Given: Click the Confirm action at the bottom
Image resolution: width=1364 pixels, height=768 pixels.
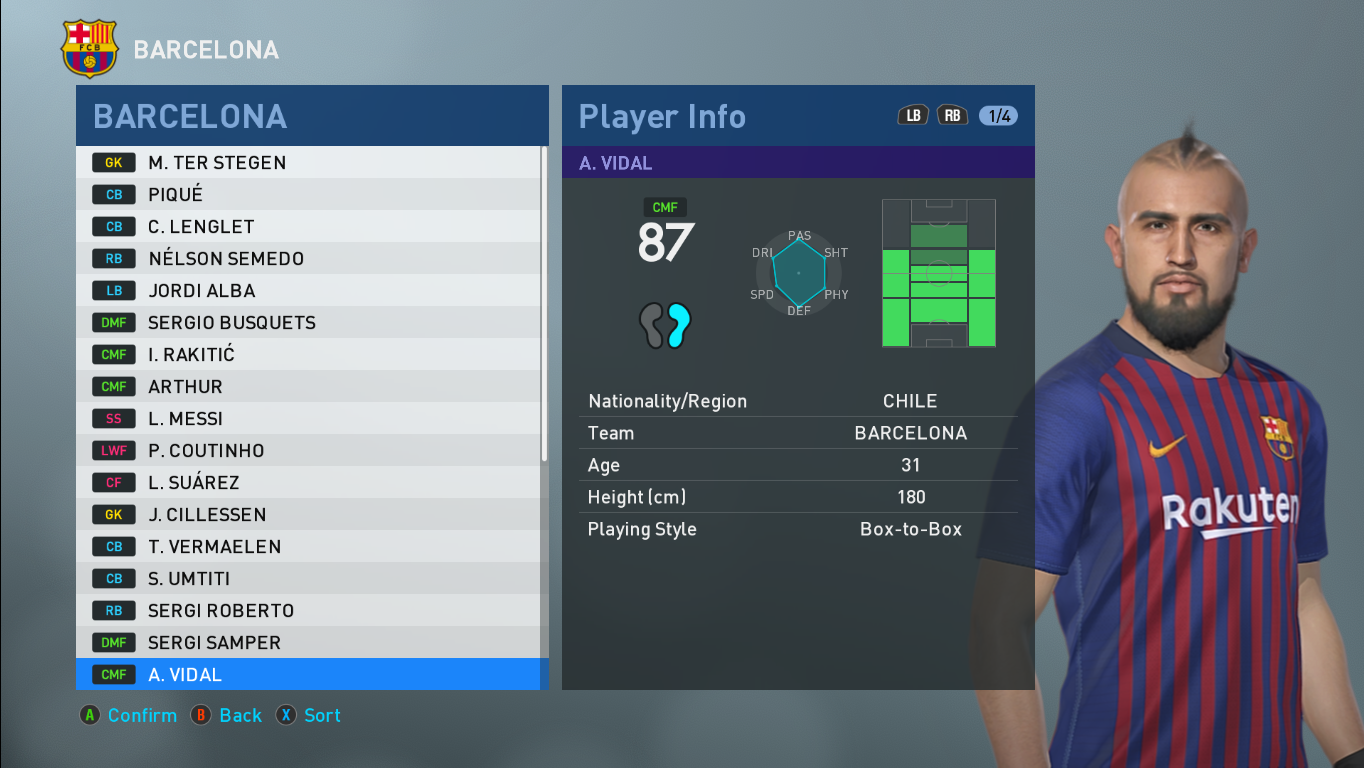Looking at the screenshot, I should [x=128, y=715].
